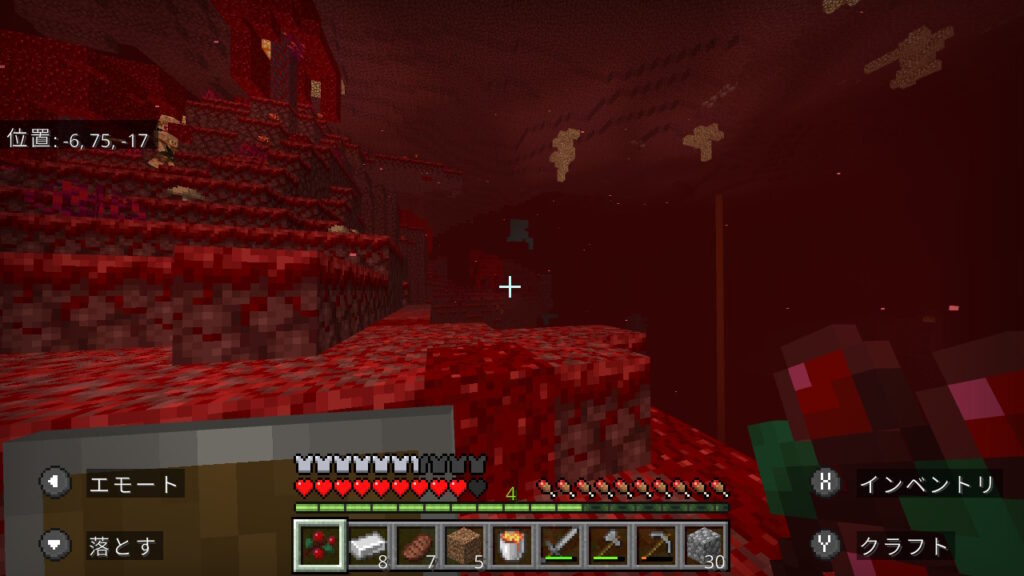Screen dimensions: 1024x576
Task: Select the dirt block stack
Action: pyautogui.click(x=463, y=545)
